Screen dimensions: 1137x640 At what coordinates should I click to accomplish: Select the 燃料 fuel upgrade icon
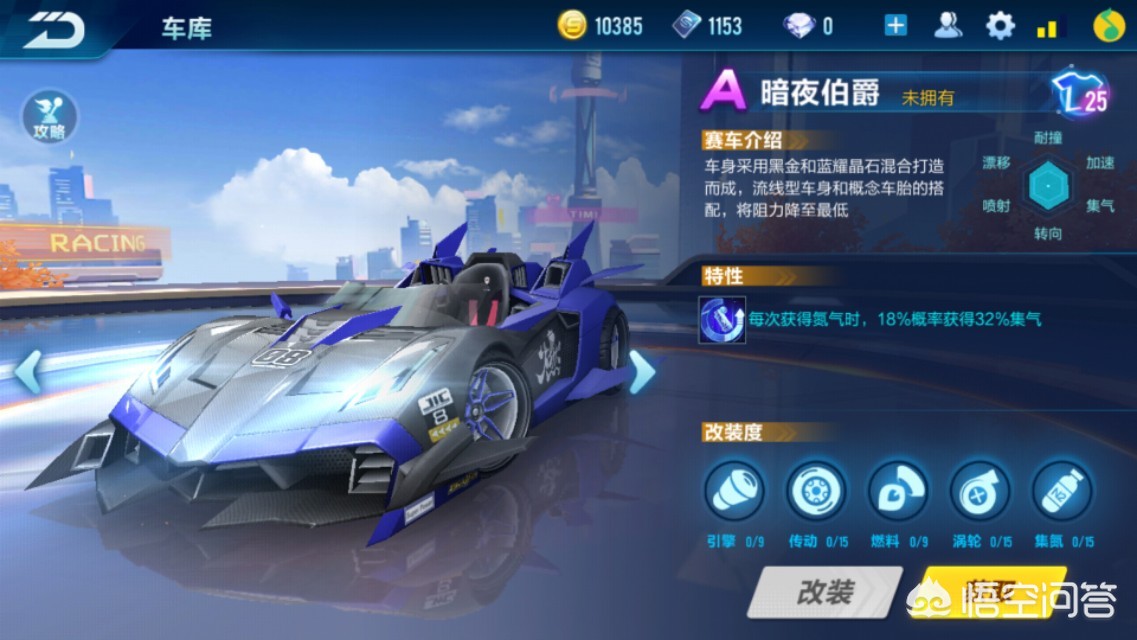[x=898, y=491]
